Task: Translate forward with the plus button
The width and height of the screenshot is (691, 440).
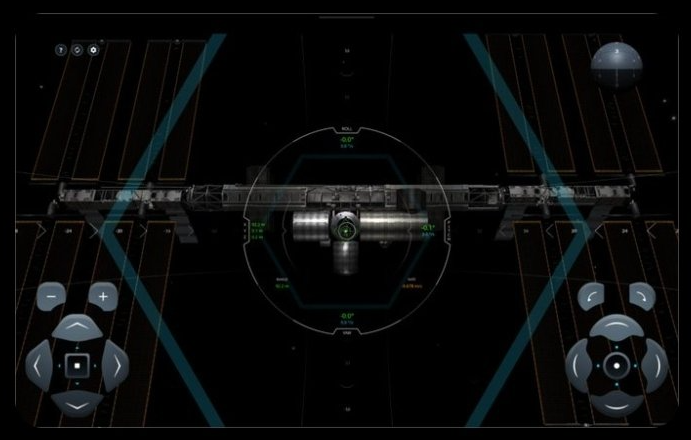Action: coord(102,296)
